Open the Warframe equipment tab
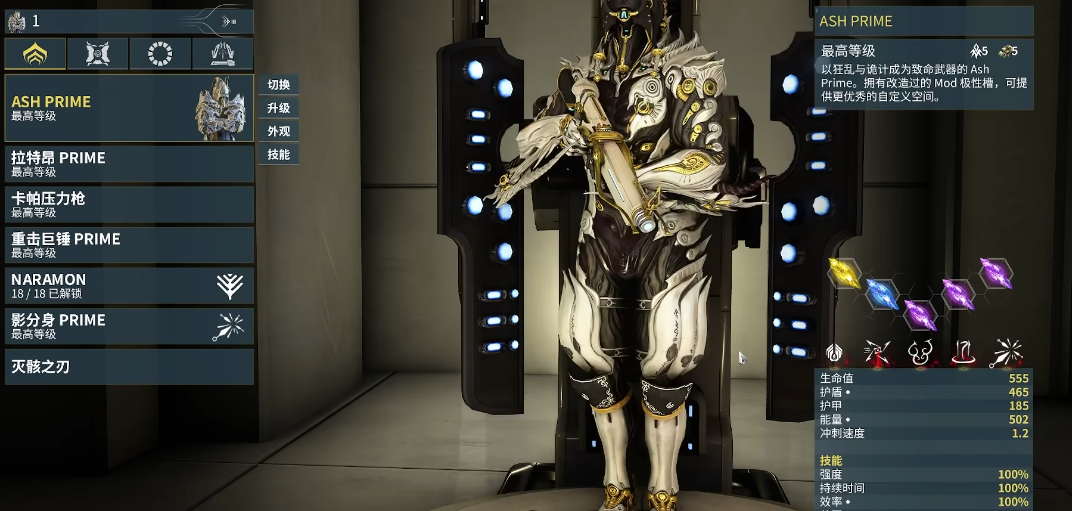1072x511 pixels. click(35, 54)
